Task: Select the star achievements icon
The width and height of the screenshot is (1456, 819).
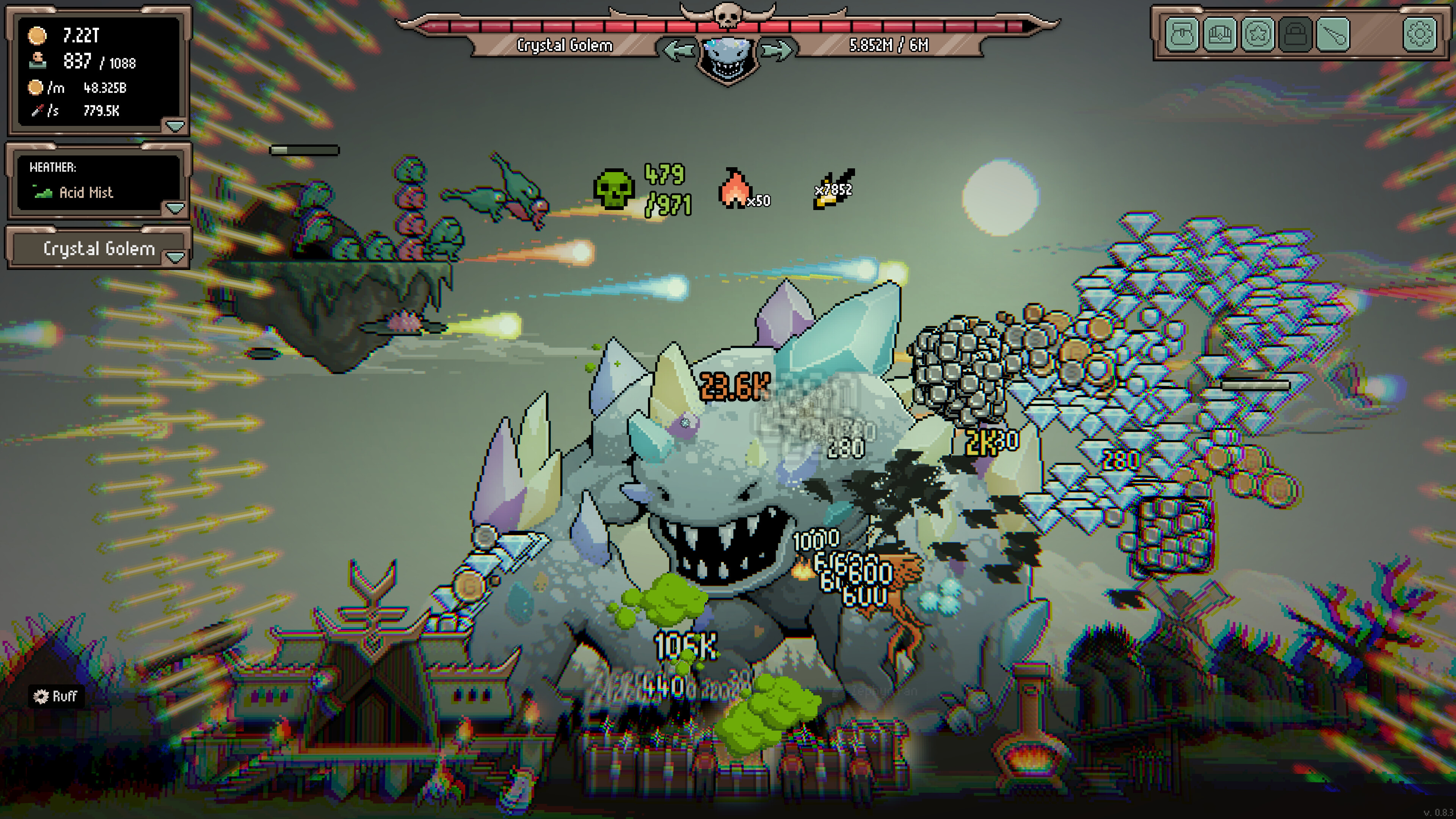Action: [x=1258, y=36]
